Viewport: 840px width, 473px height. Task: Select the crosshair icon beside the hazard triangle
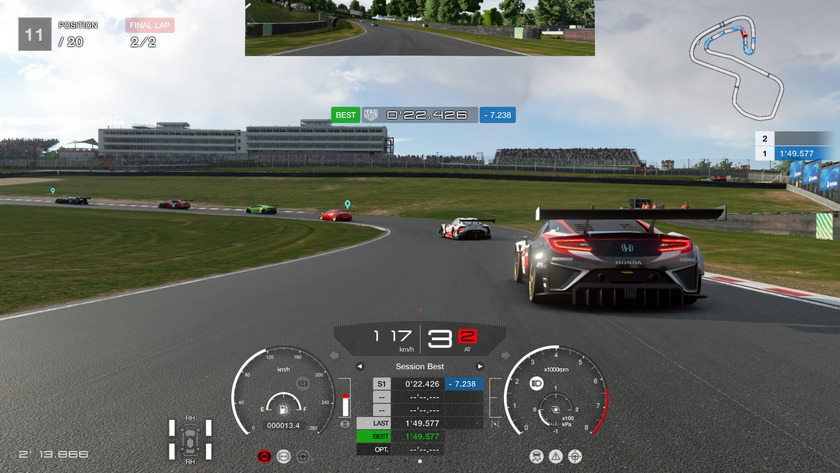click(x=575, y=456)
